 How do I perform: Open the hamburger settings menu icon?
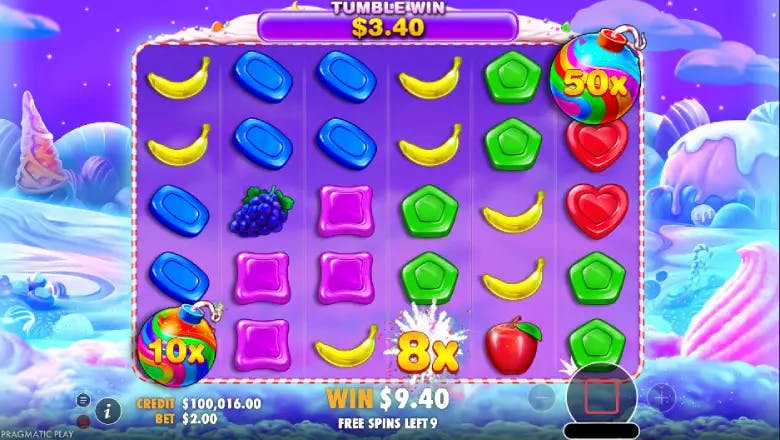coord(83,407)
